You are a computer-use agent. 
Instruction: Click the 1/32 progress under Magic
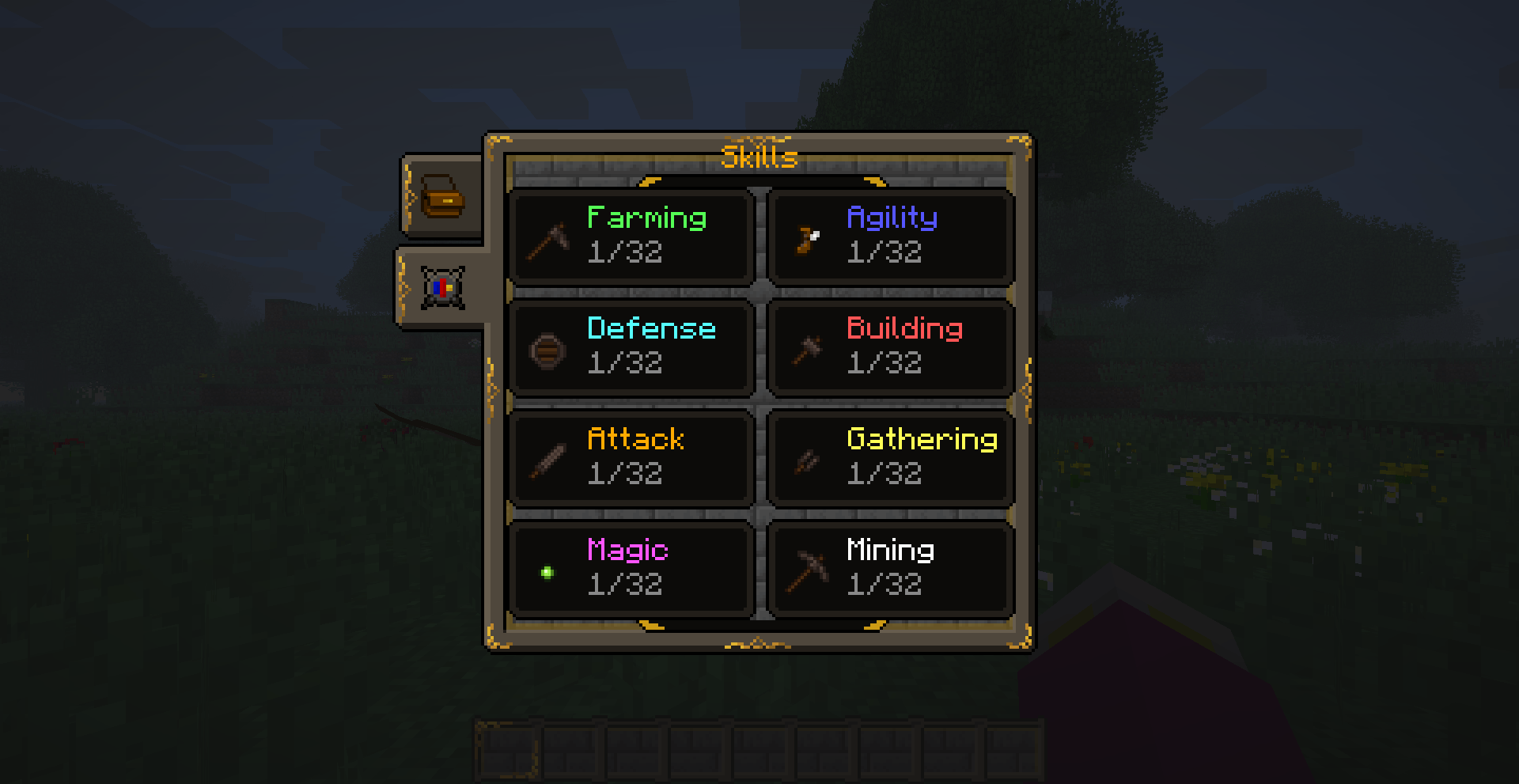point(627,585)
